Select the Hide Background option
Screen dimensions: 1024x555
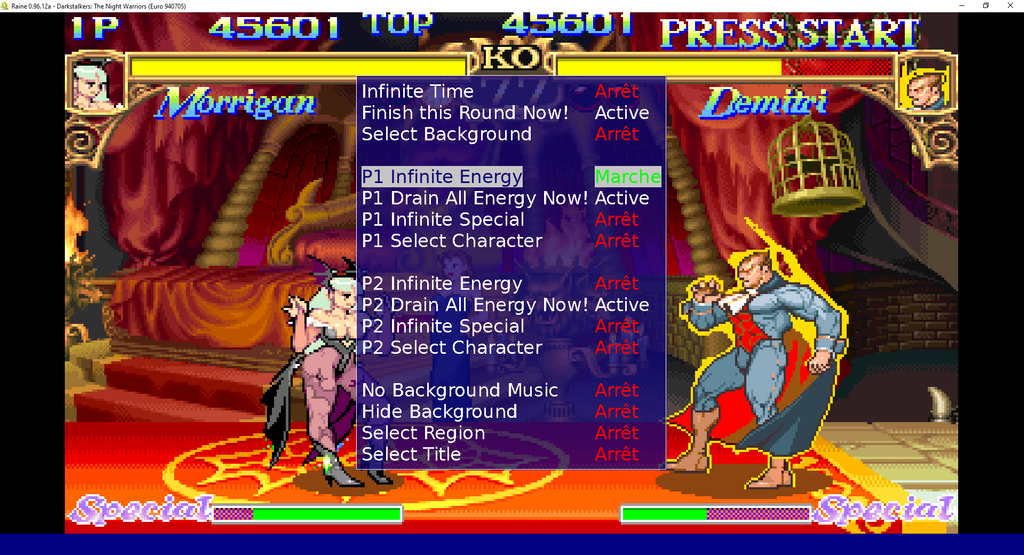(439, 412)
